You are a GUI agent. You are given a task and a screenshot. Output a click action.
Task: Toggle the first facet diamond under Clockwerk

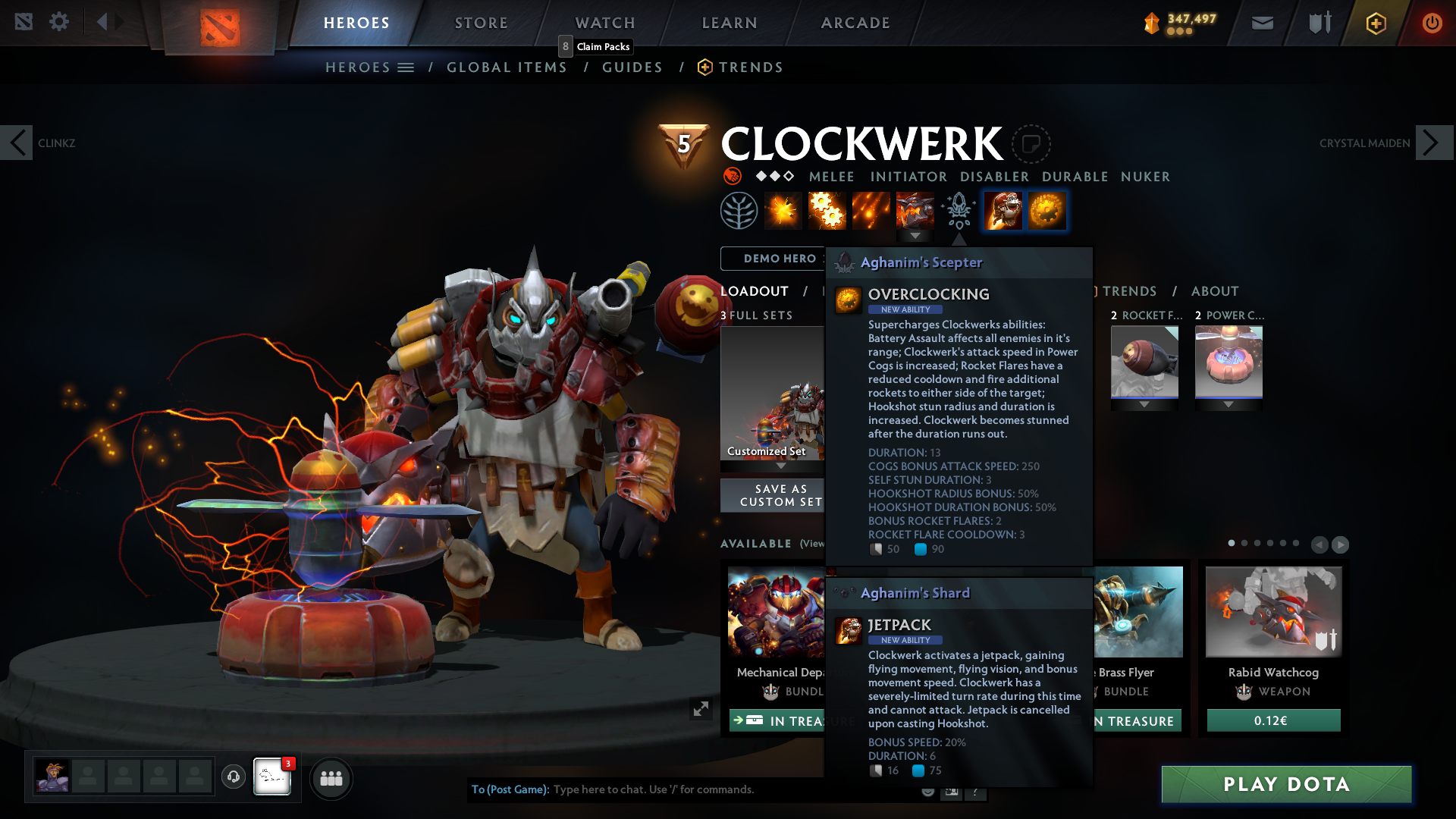(x=760, y=175)
